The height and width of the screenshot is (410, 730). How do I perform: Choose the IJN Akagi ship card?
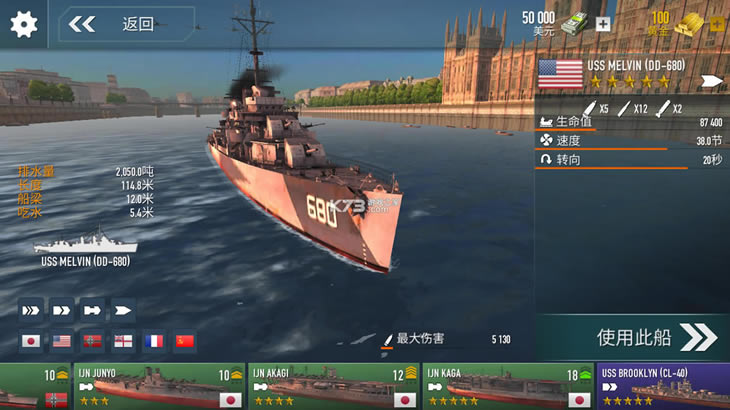[x=335, y=387]
